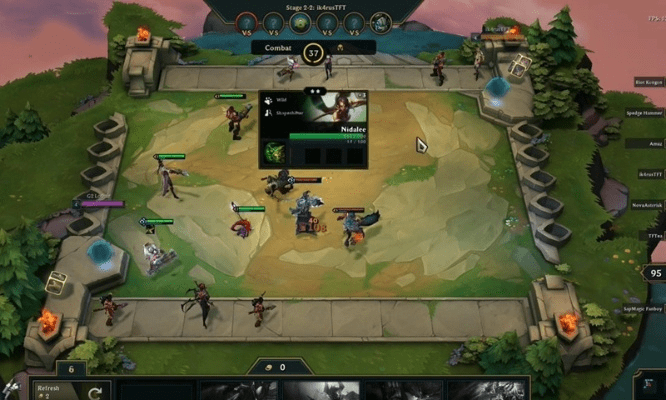Select SapMagic Fanboy in the player list
The width and height of the screenshot is (666, 400).
pos(643,311)
